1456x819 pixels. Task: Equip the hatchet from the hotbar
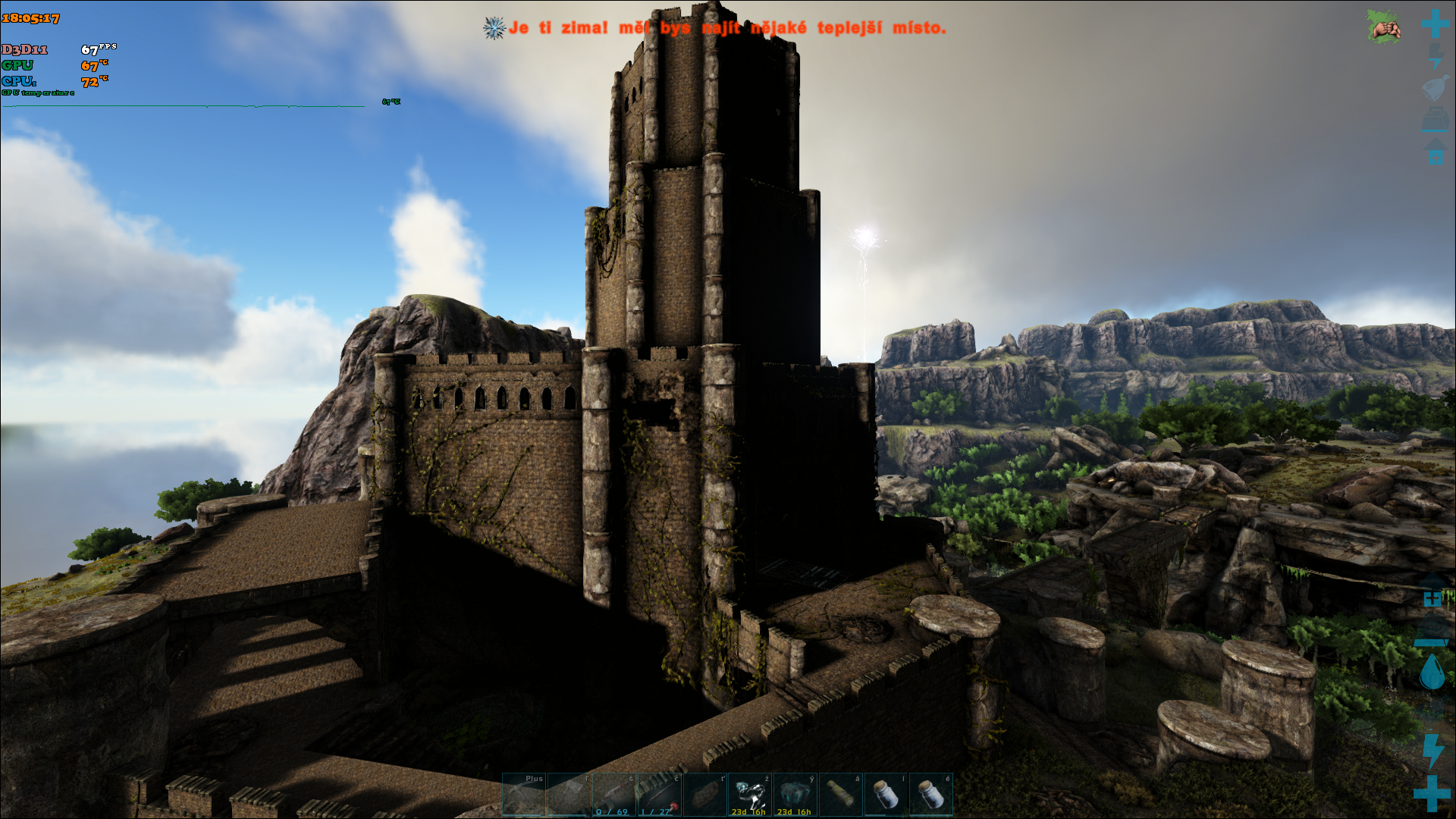click(569, 795)
